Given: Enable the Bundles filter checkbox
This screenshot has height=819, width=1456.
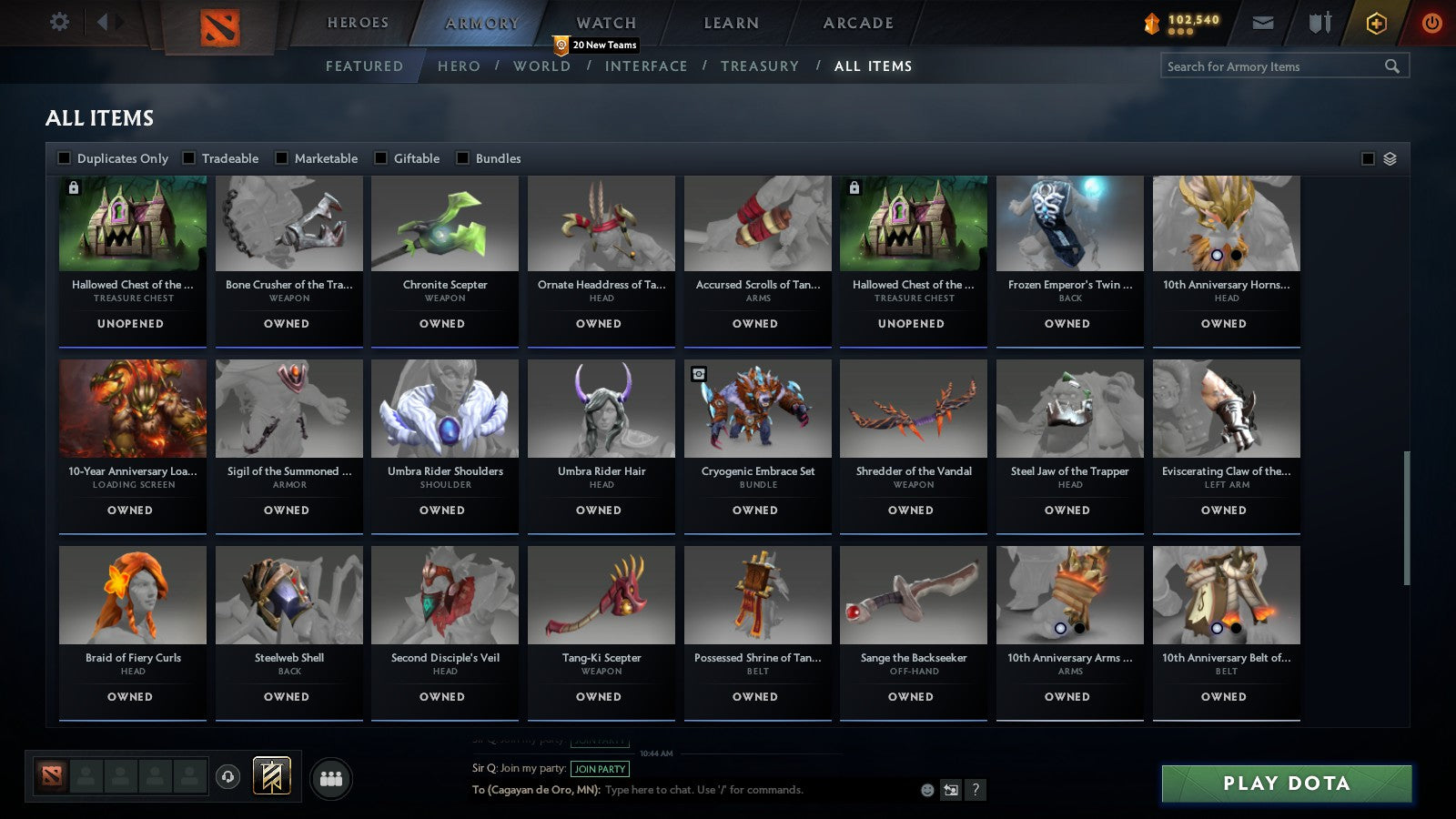Looking at the screenshot, I should pyautogui.click(x=464, y=157).
